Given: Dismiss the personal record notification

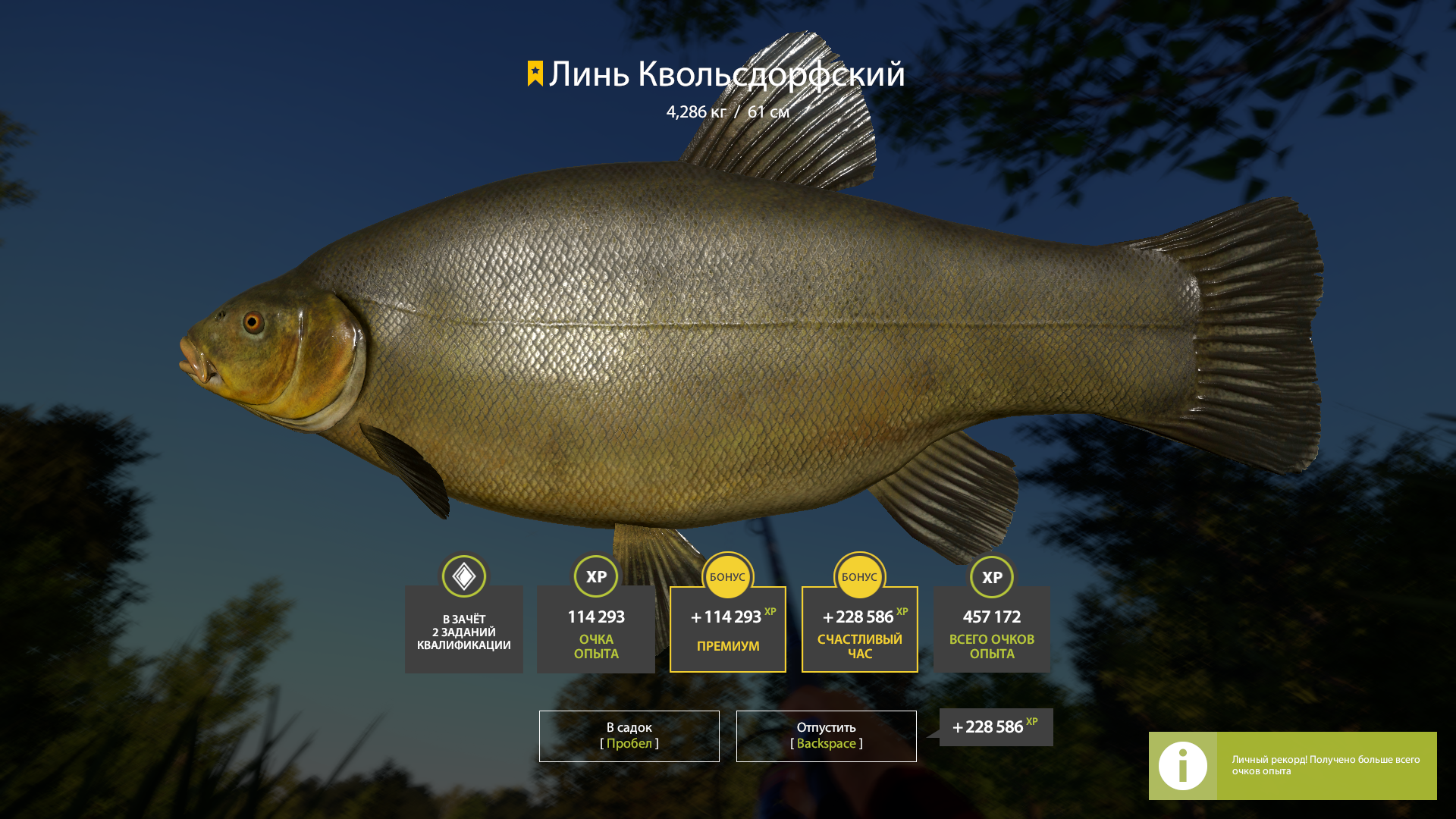Looking at the screenshot, I should pyautogui.click(x=1292, y=765).
